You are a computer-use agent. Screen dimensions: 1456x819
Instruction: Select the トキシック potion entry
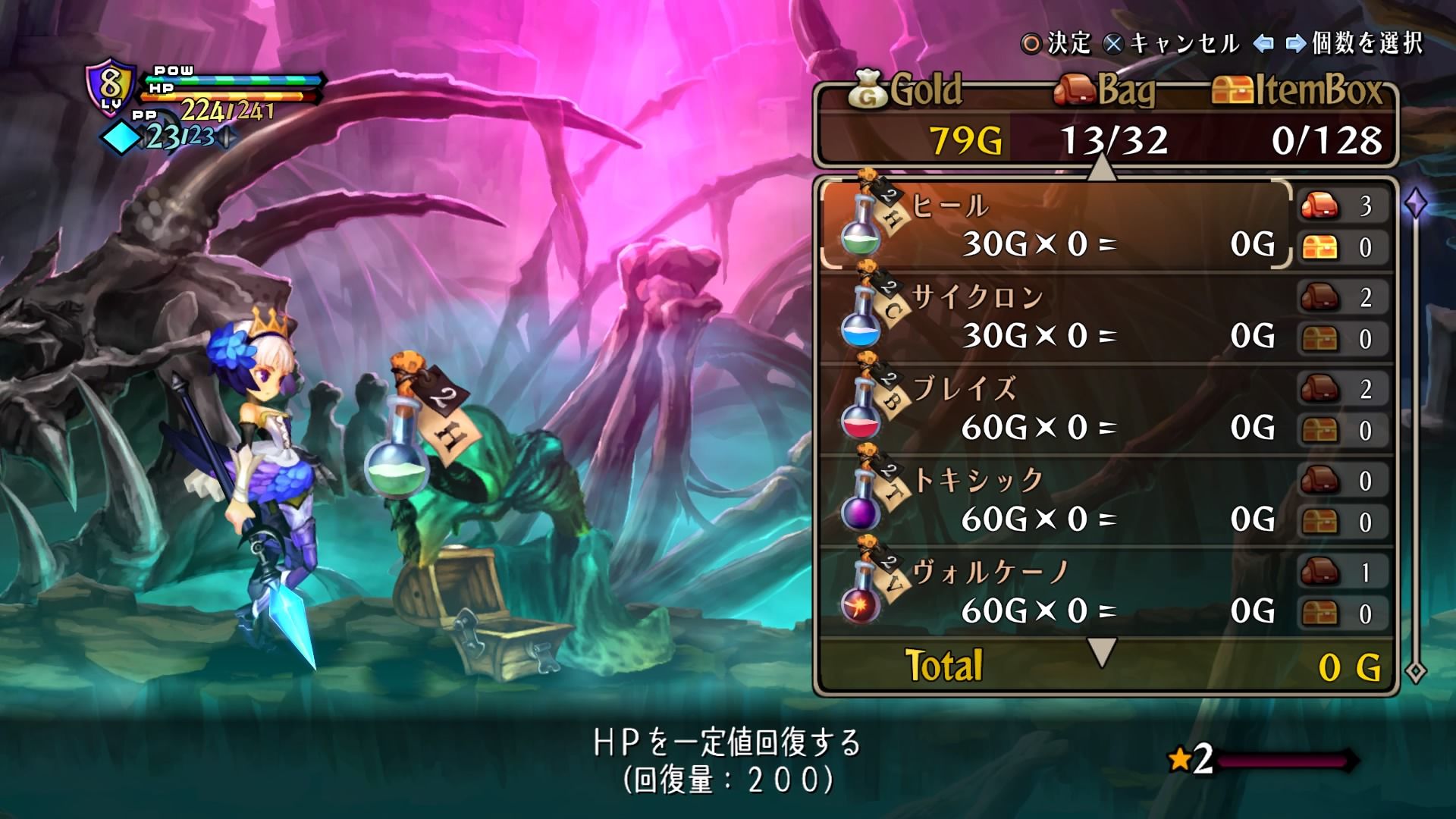(x=1054, y=500)
